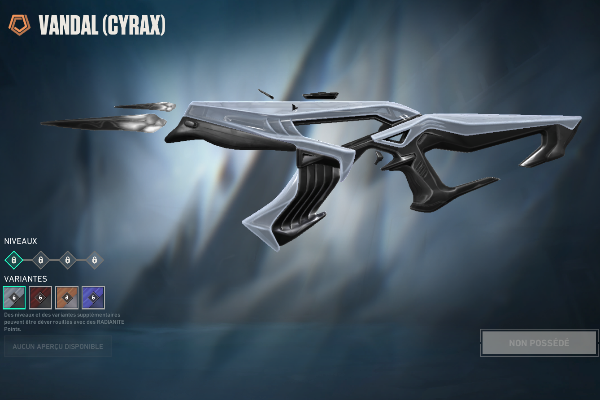Choose the grey-silver default variant

(14, 297)
